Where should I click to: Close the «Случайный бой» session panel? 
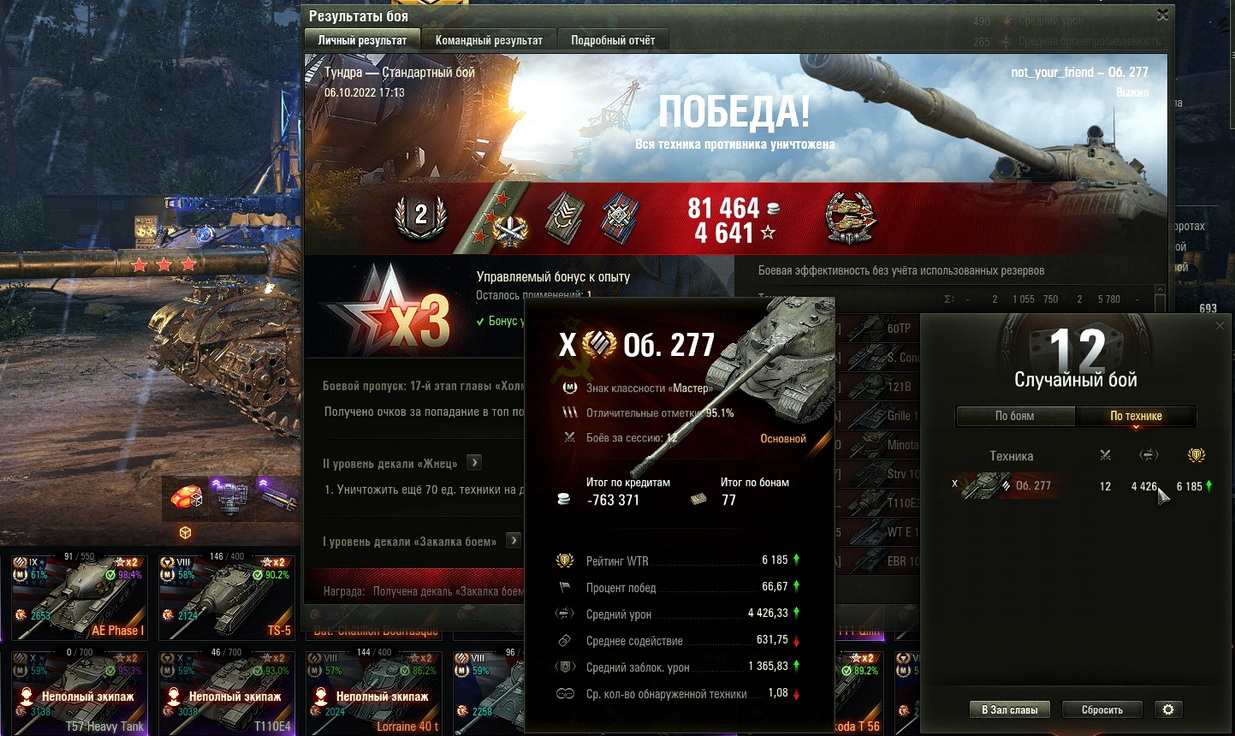pyautogui.click(x=1219, y=326)
